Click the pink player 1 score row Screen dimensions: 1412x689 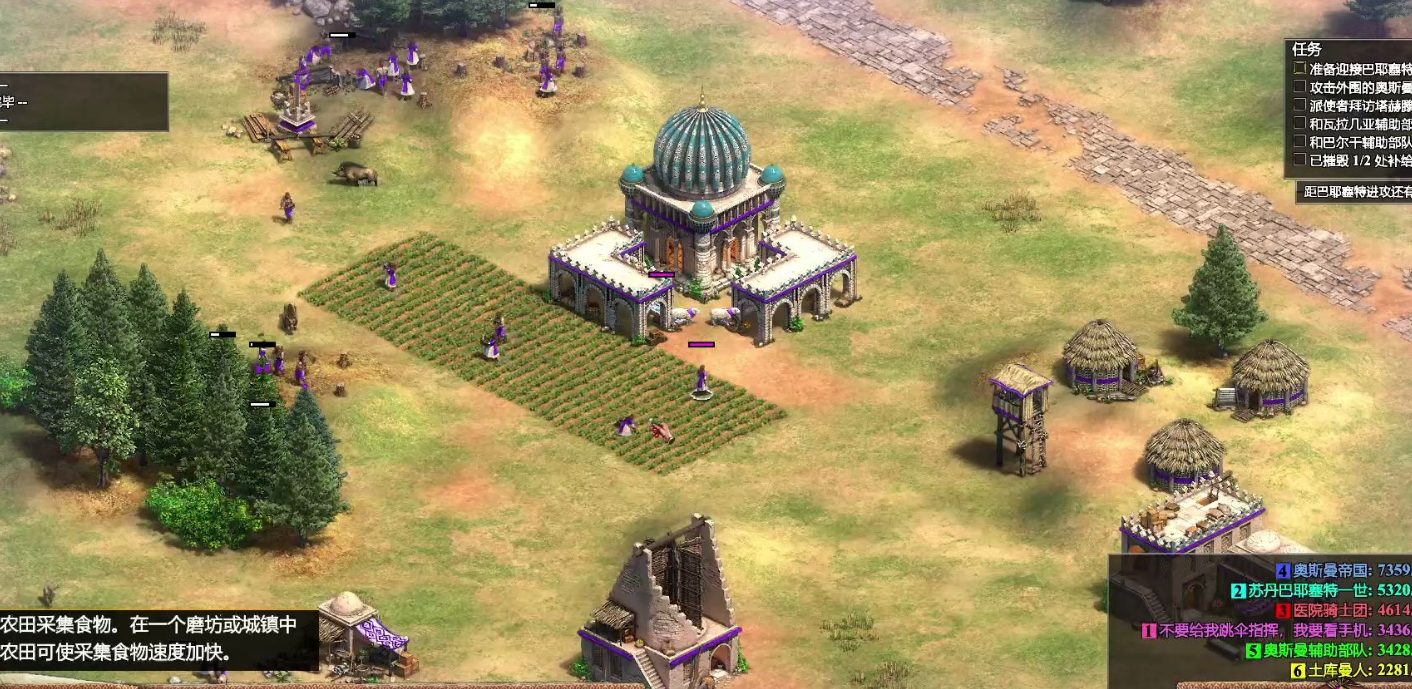click(x=1277, y=630)
